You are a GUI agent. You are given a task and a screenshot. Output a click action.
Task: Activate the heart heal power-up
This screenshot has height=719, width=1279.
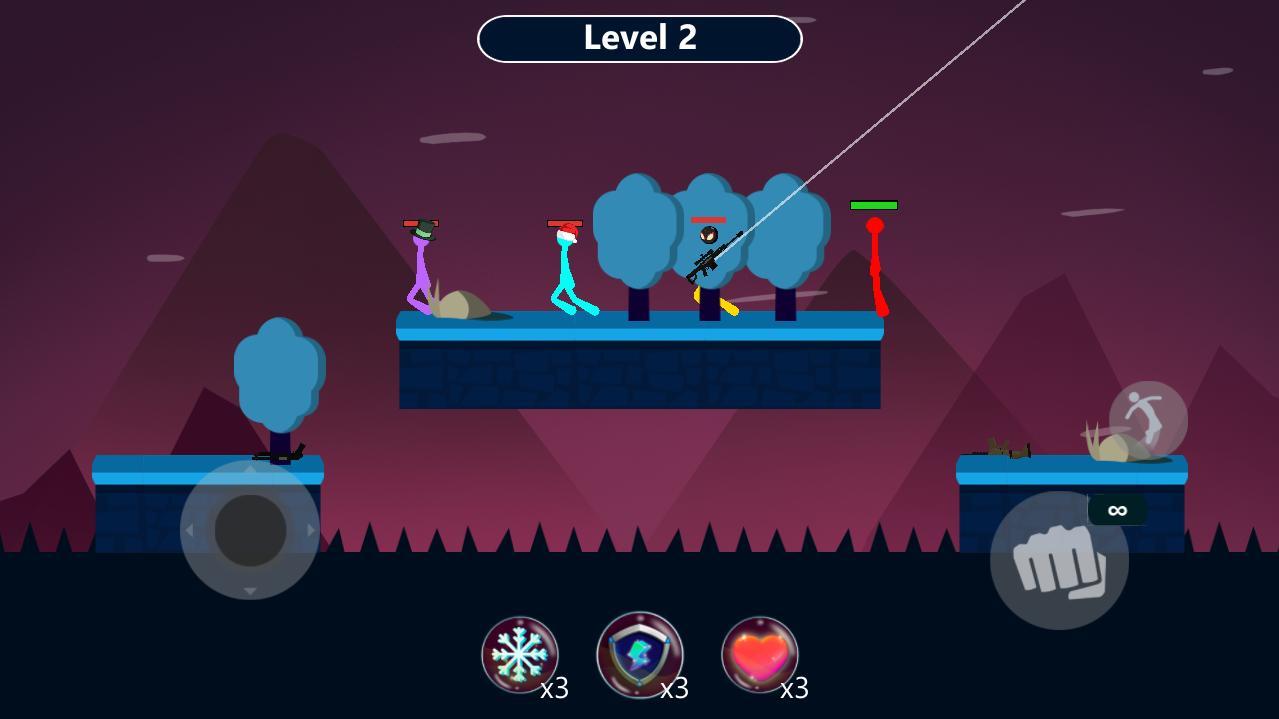coord(760,655)
